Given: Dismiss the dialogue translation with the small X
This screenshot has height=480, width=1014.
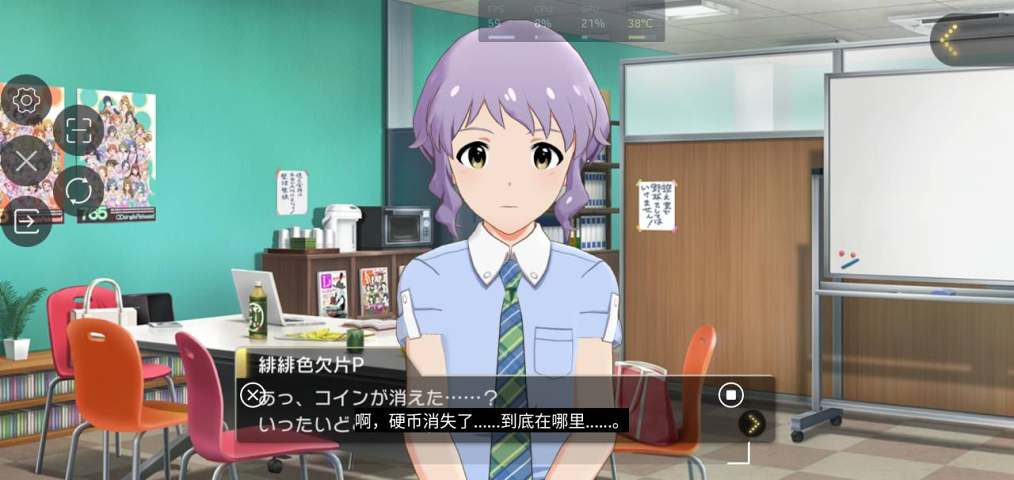Looking at the screenshot, I should (253, 394).
